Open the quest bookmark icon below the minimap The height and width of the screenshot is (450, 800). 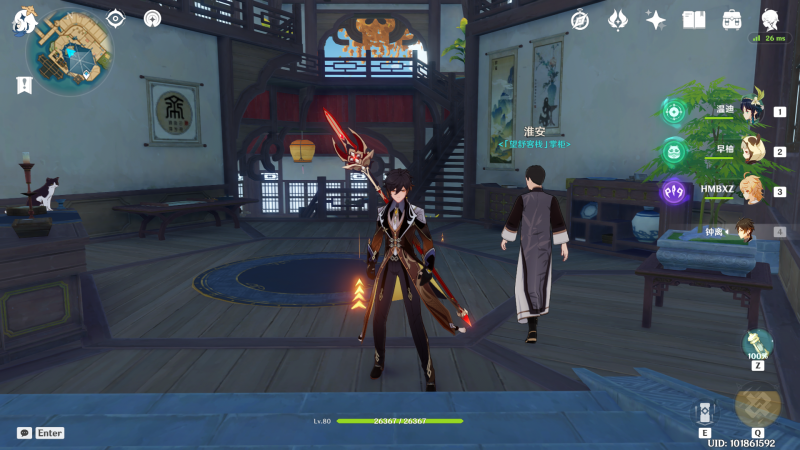coord(24,85)
